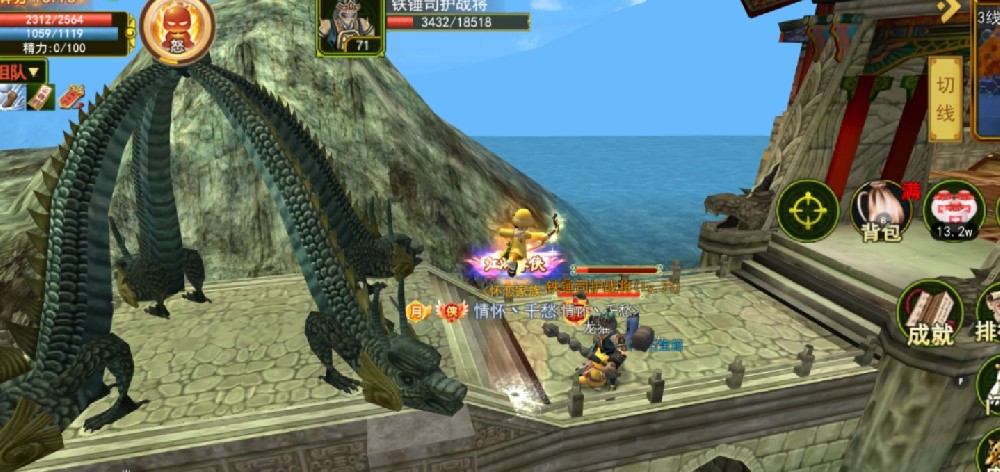Select the red talisman card buff icon
The width and height of the screenshot is (1000, 472).
(41, 97)
